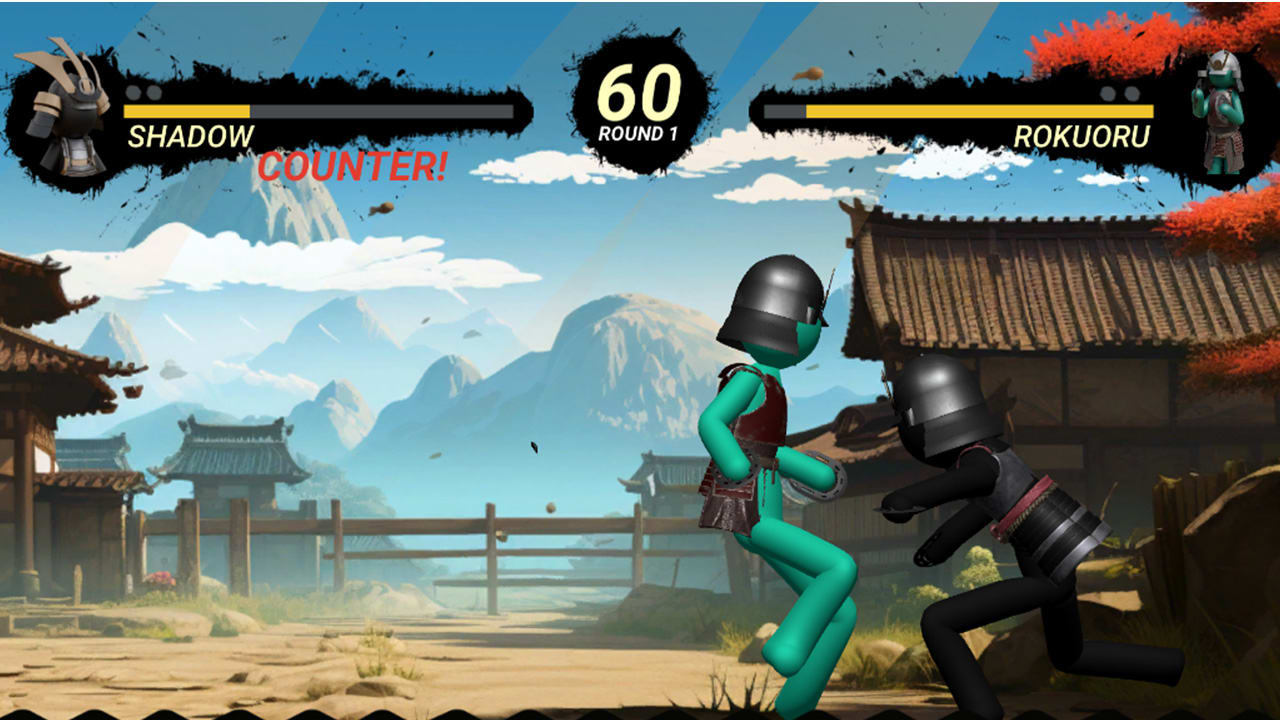The image size is (1280, 720).
Task: Click the second energy dot above Shadow's bar
Action: pos(156,92)
